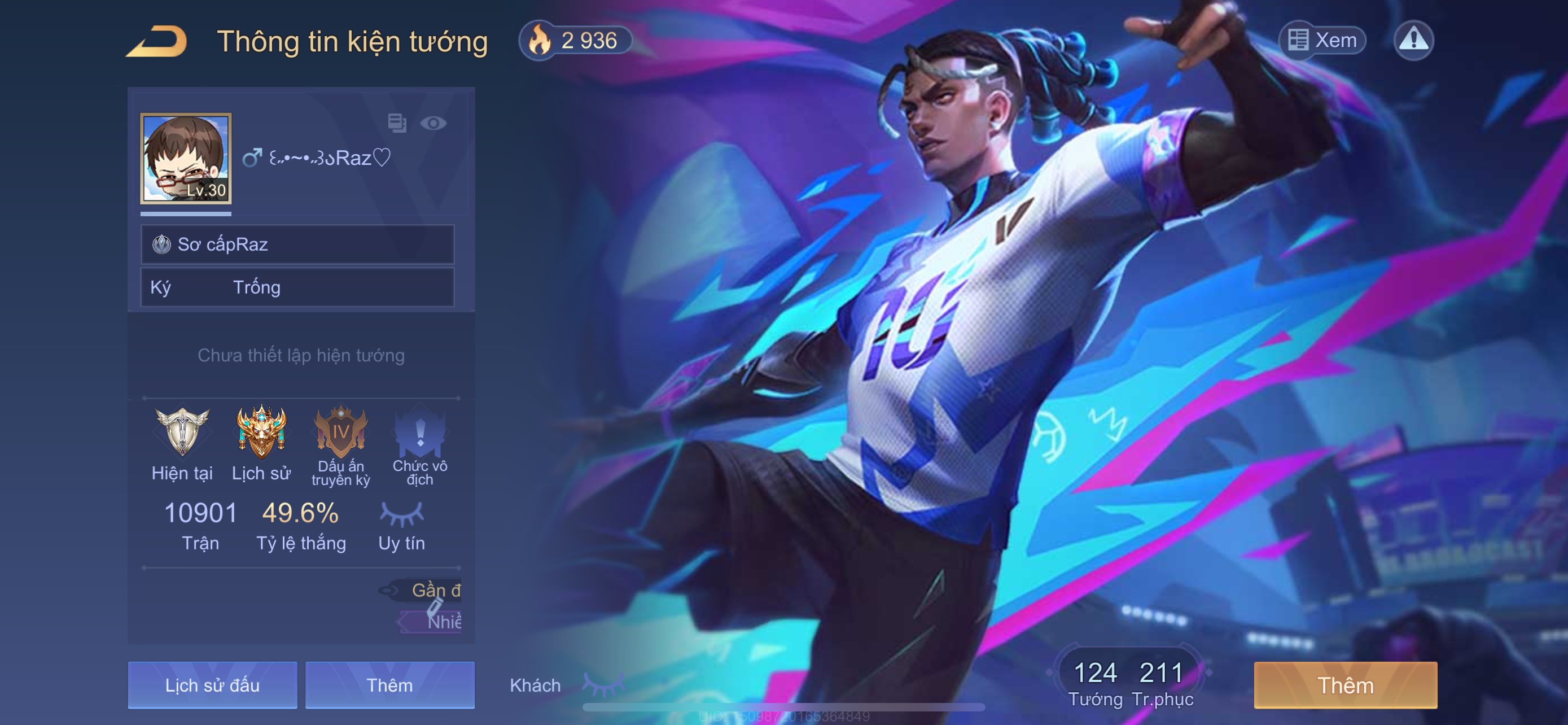Go back using the golden arrow
The image size is (1568, 725).
click(x=157, y=41)
